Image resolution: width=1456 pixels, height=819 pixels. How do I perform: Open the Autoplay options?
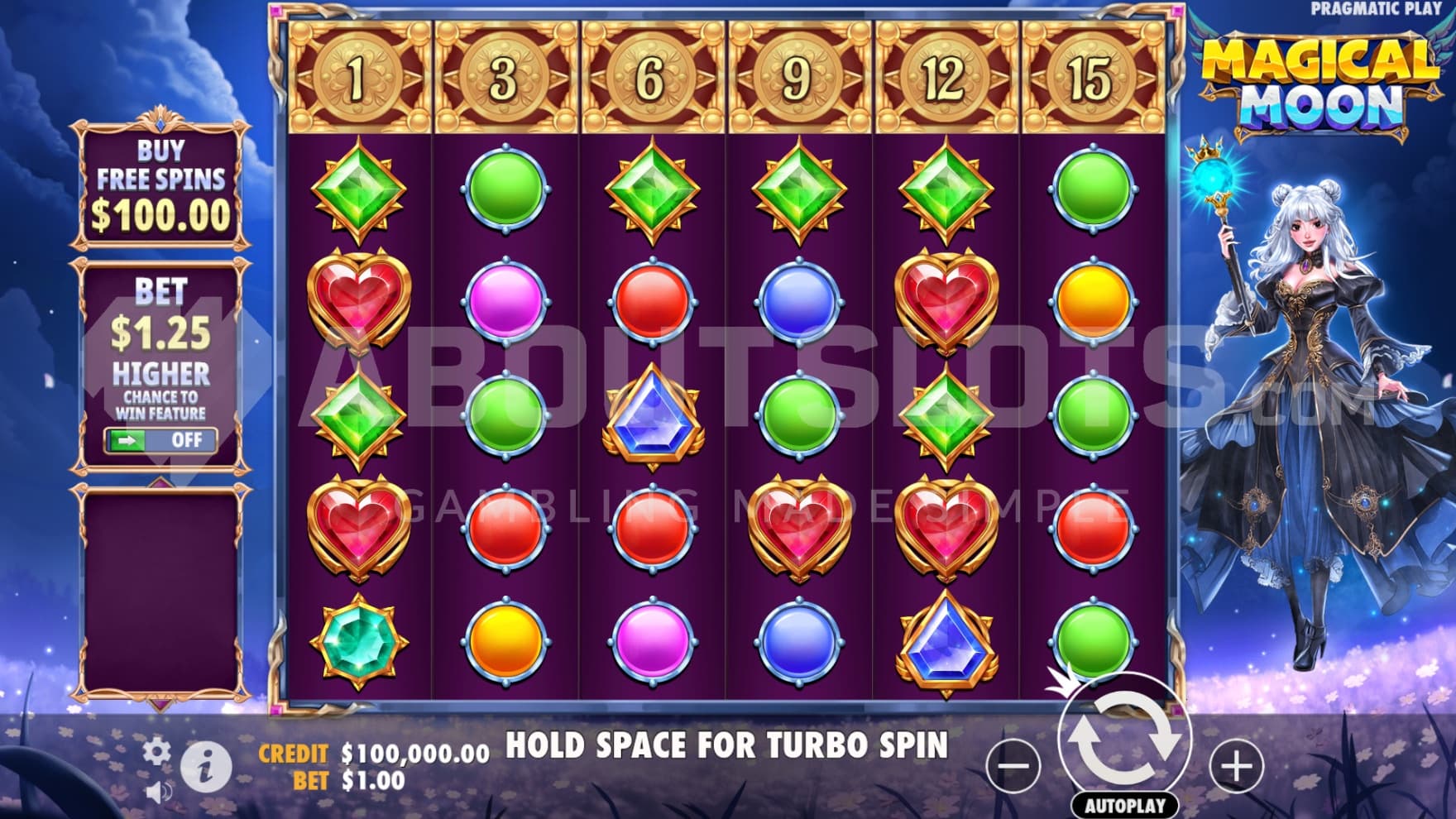1124,805
